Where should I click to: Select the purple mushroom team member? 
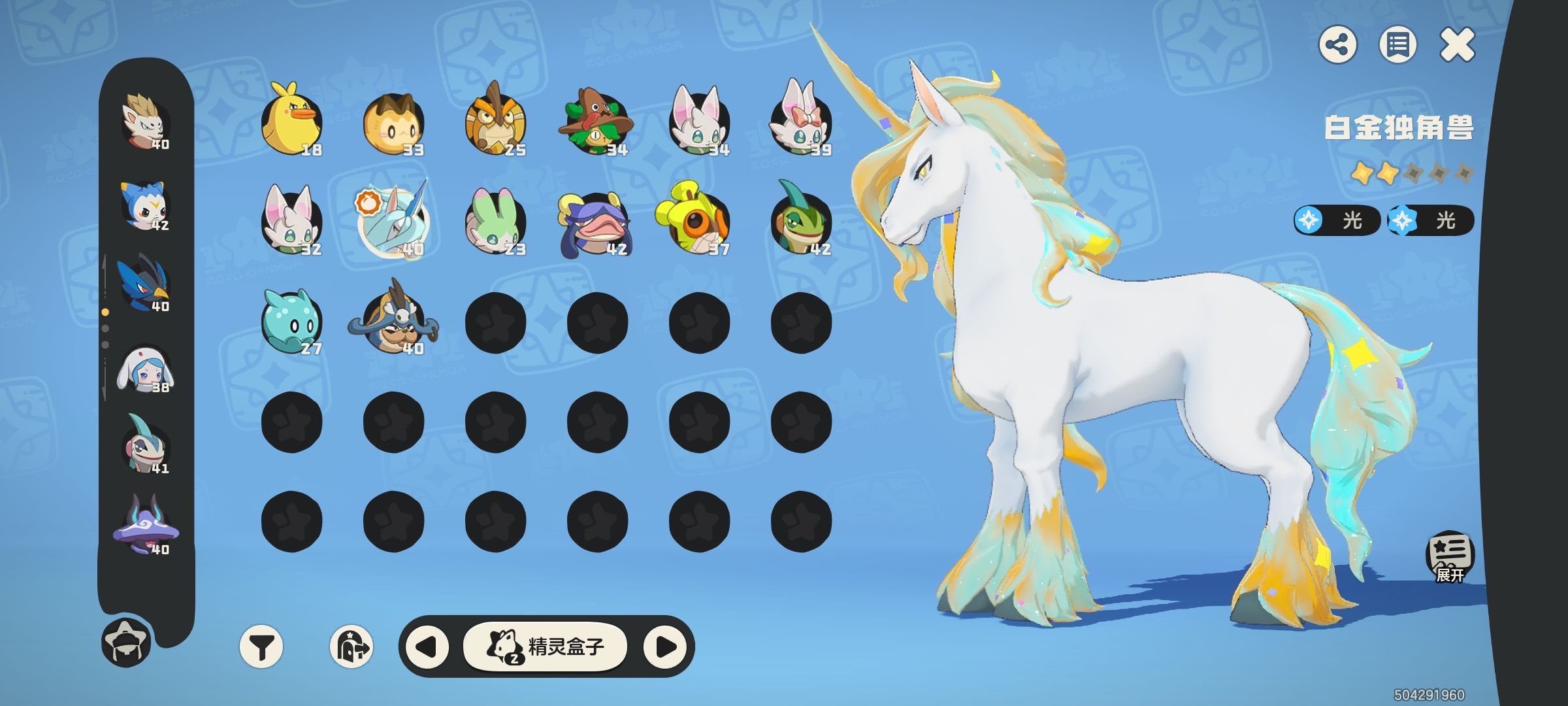pos(145,526)
